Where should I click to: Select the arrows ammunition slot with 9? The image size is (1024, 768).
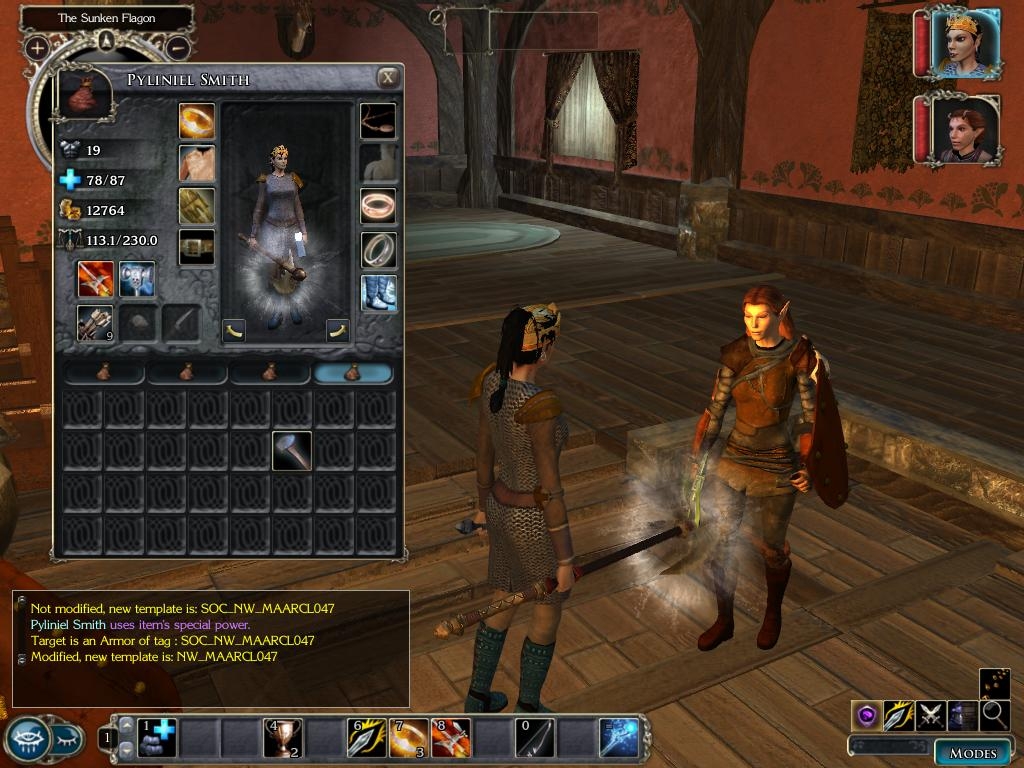(x=96, y=323)
